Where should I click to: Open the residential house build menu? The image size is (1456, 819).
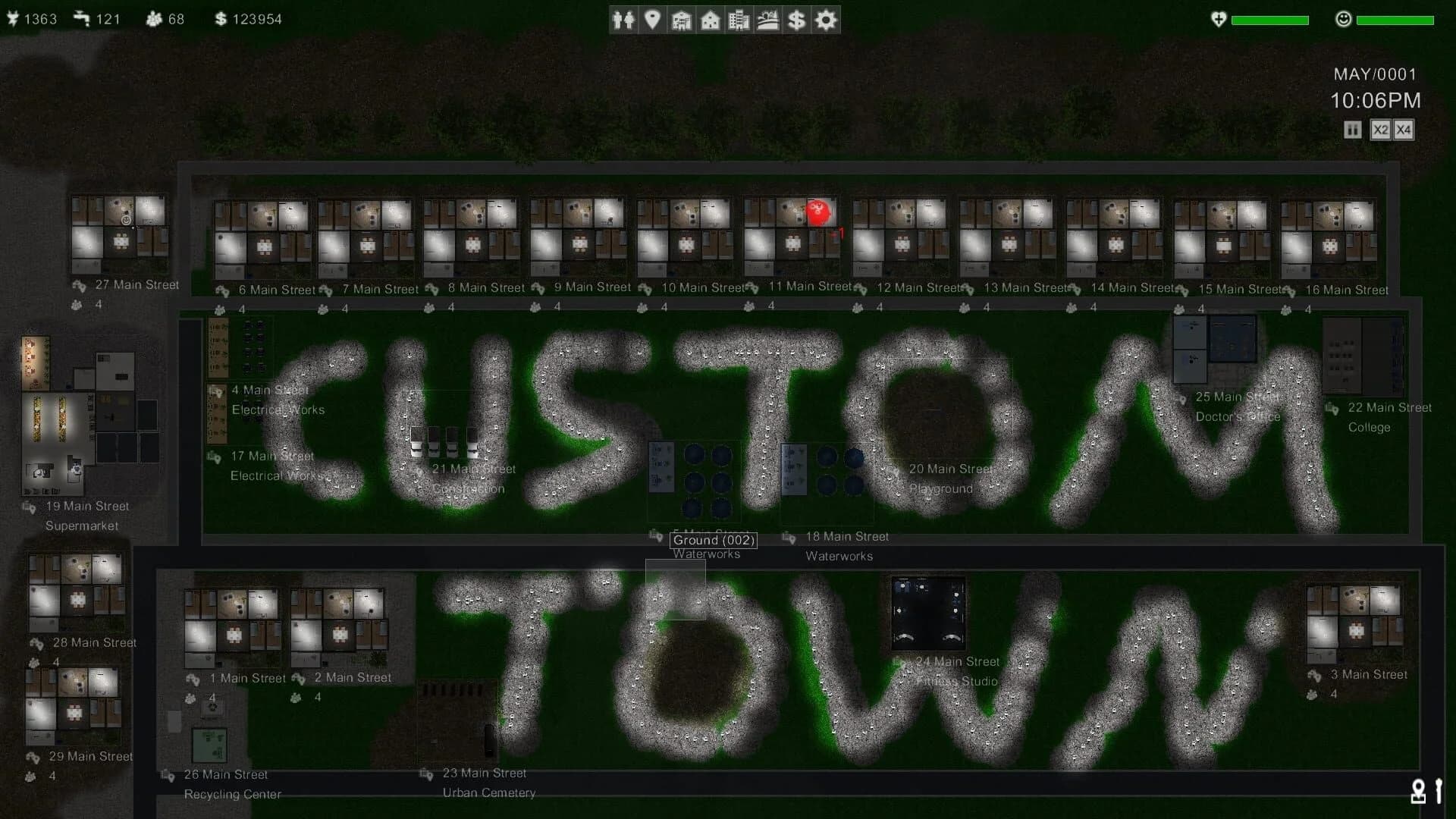coord(710,20)
